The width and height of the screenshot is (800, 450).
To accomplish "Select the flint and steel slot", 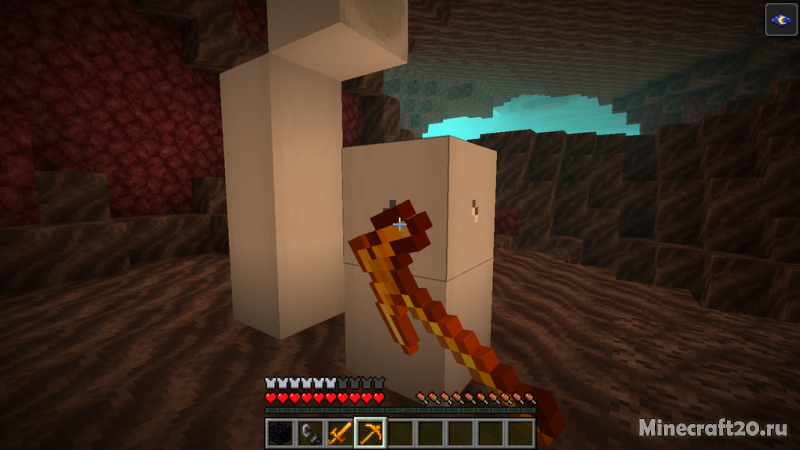I will [x=310, y=433].
